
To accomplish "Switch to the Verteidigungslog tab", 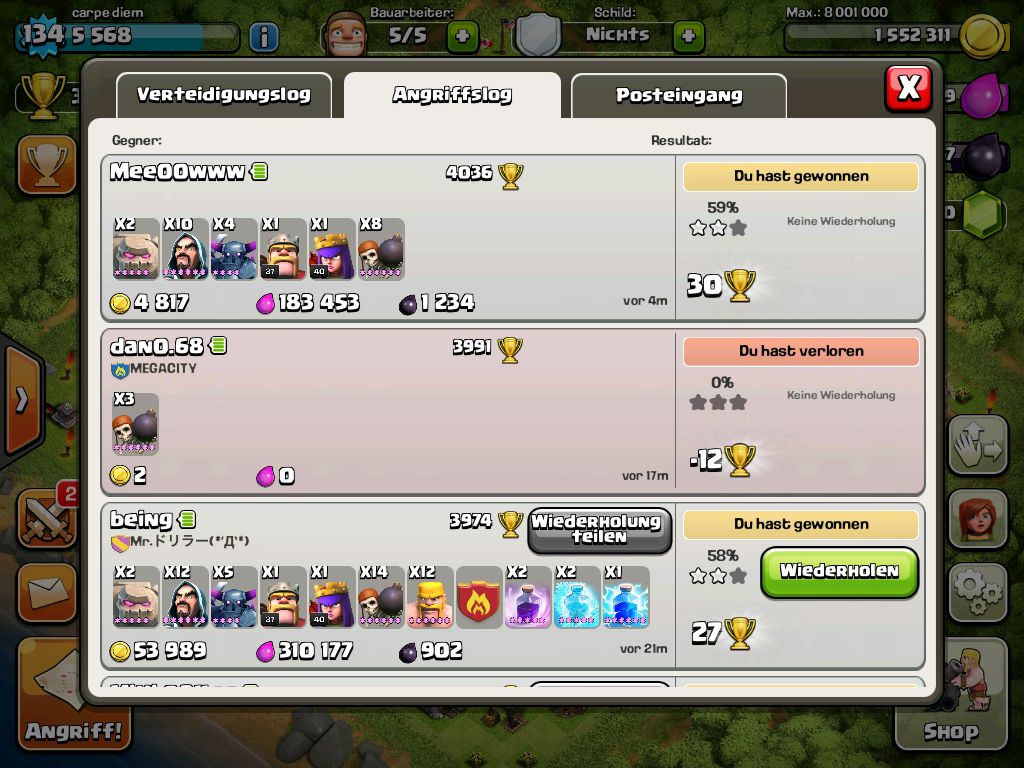I will point(223,96).
